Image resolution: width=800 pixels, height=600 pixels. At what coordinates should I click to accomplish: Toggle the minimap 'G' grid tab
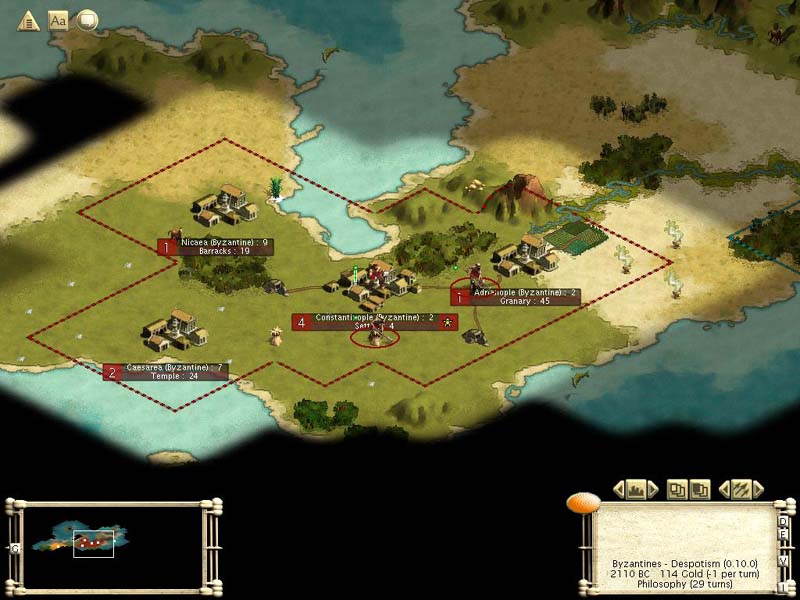click(15, 548)
